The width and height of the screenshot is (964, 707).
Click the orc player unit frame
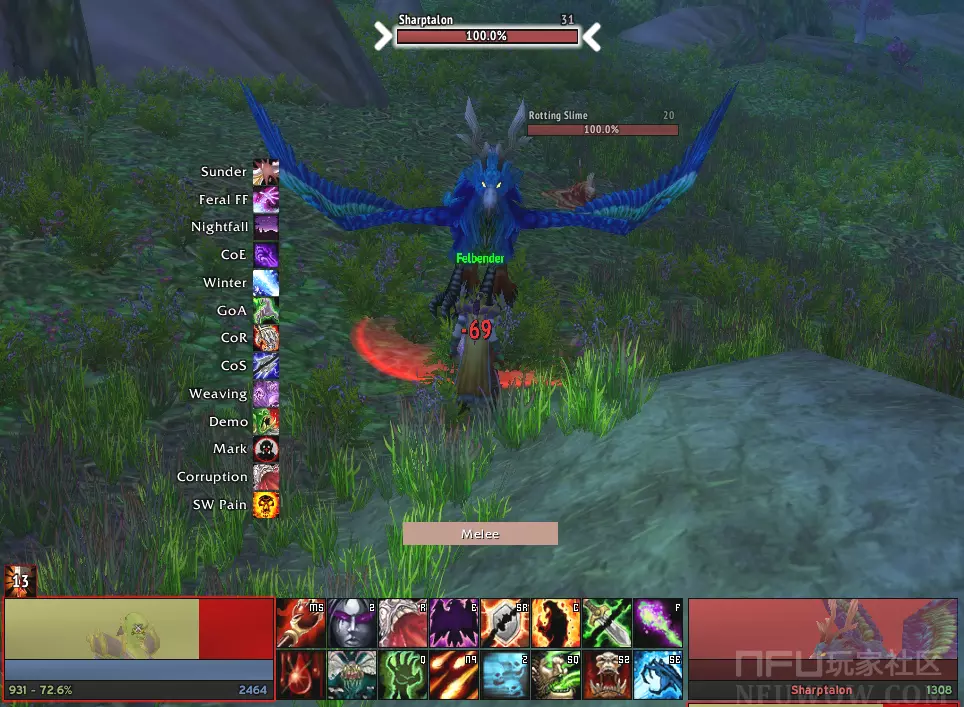click(x=138, y=638)
